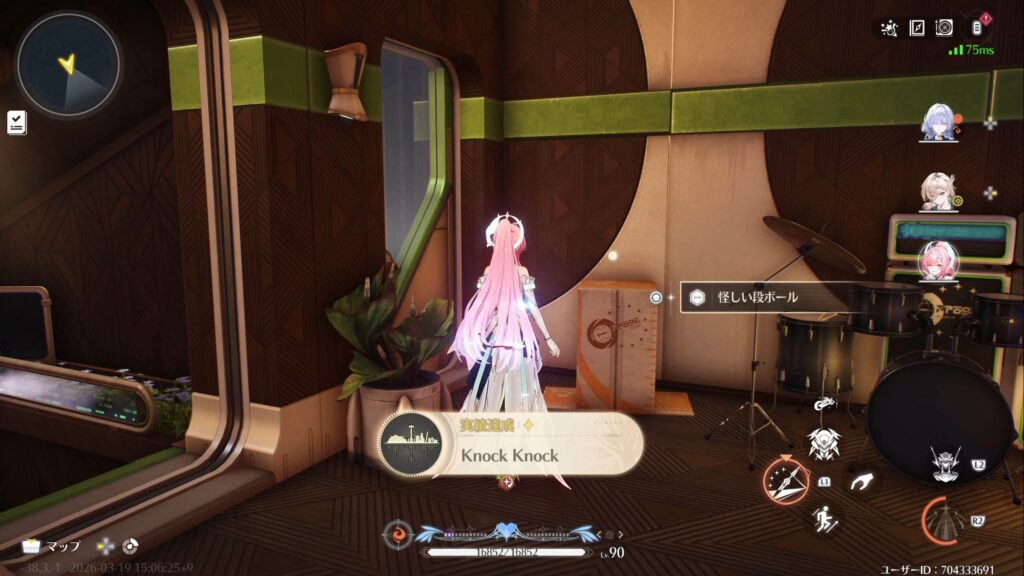Activate the armored mask ability icon
The height and width of the screenshot is (576, 1024).
coord(824,443)
